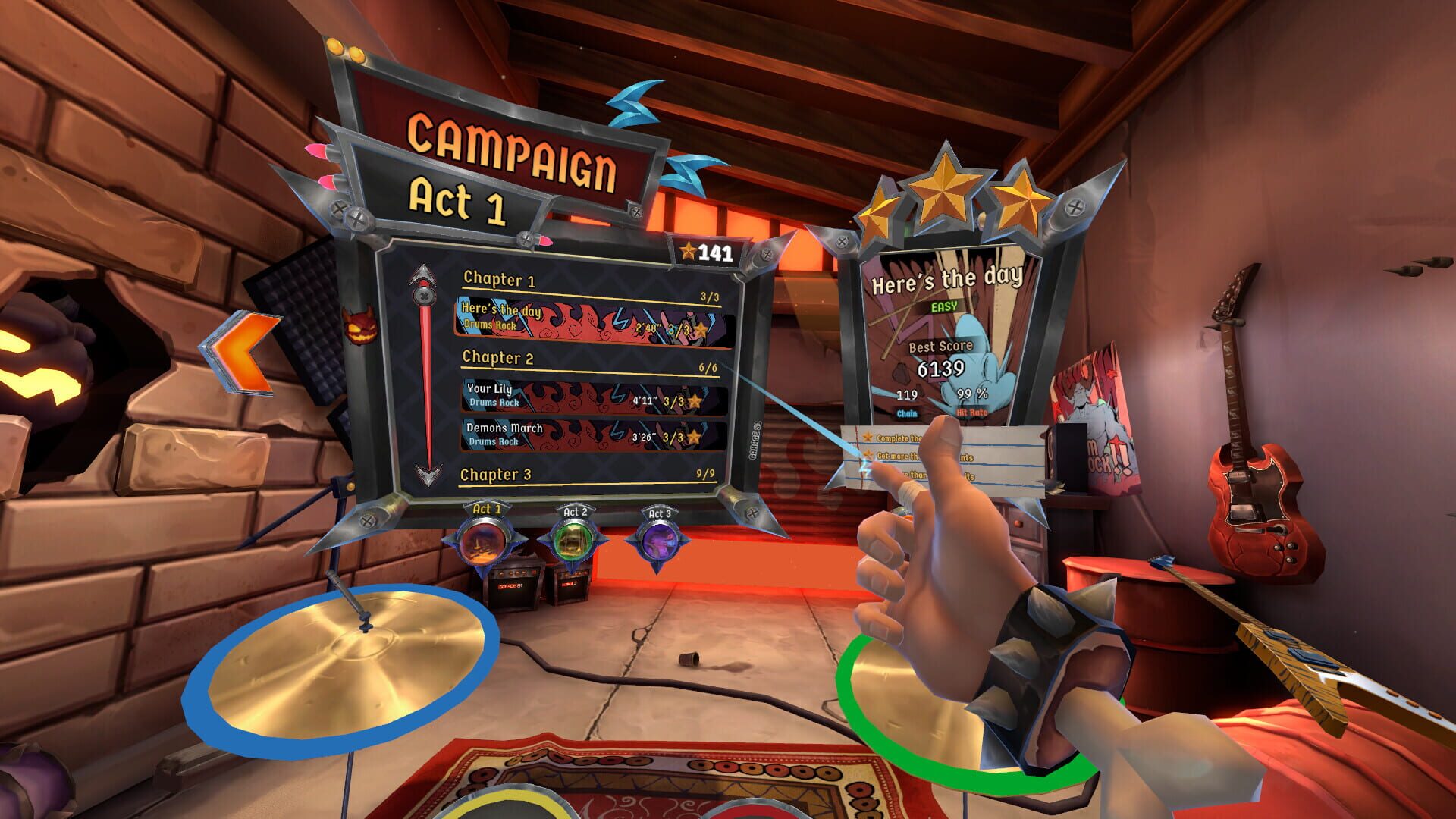Screen dimensions: 1456x819
Task: Open the Chapter 1 section header
Action: (x=500, y=281)
